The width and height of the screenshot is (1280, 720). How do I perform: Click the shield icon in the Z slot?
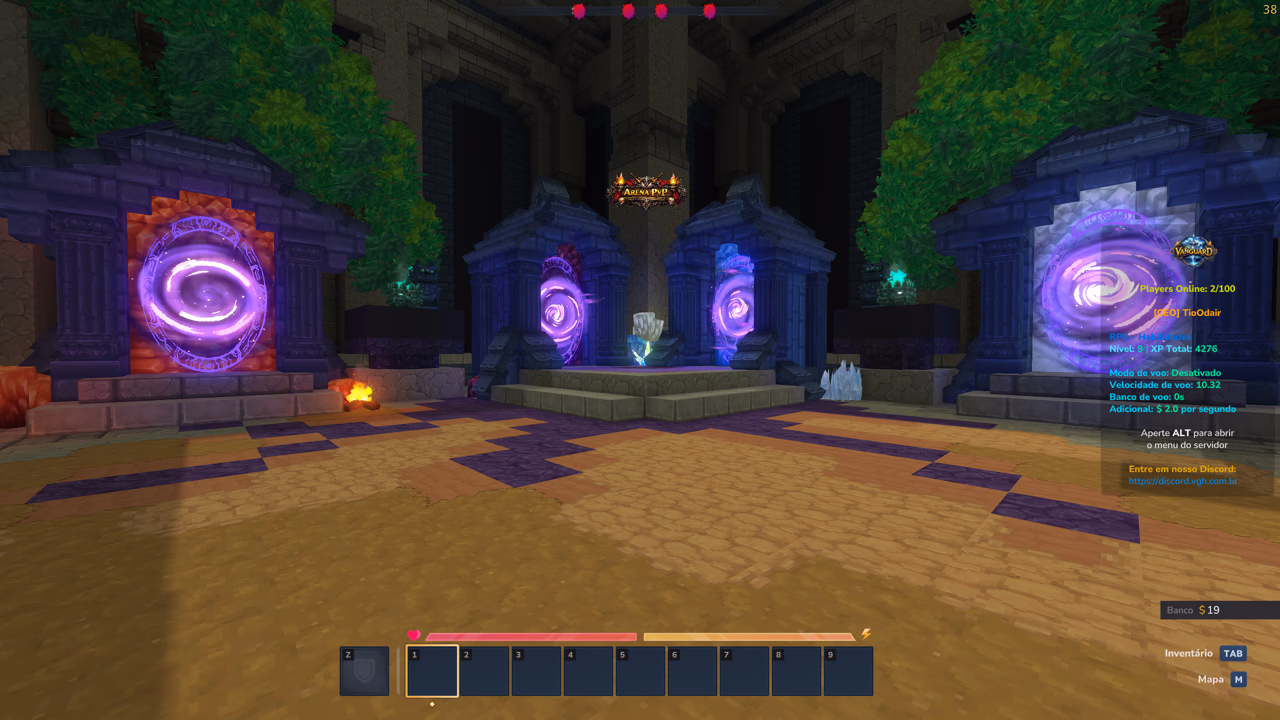(x=364, y=670)
